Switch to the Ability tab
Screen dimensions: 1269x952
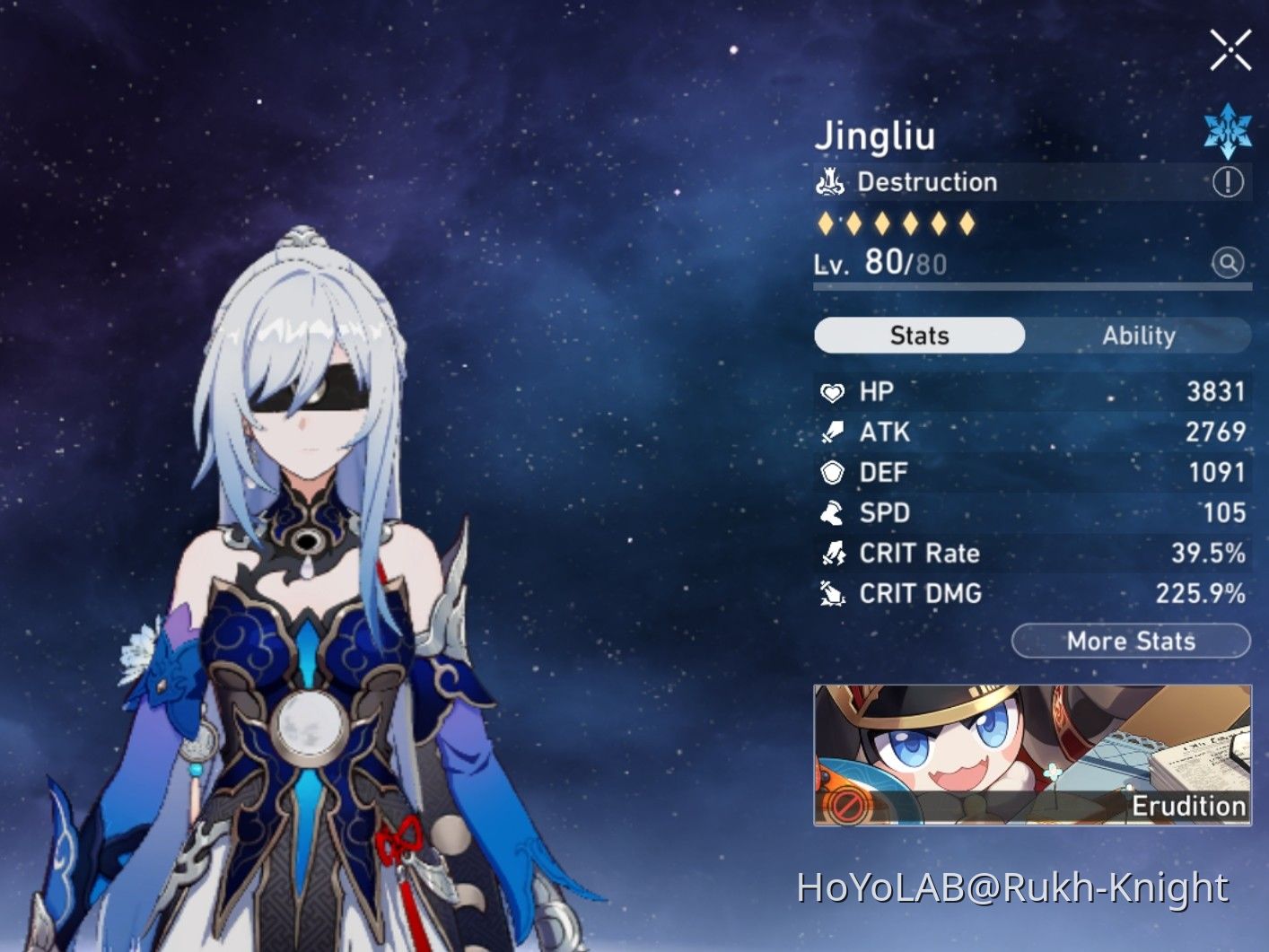coord(1139,336)
